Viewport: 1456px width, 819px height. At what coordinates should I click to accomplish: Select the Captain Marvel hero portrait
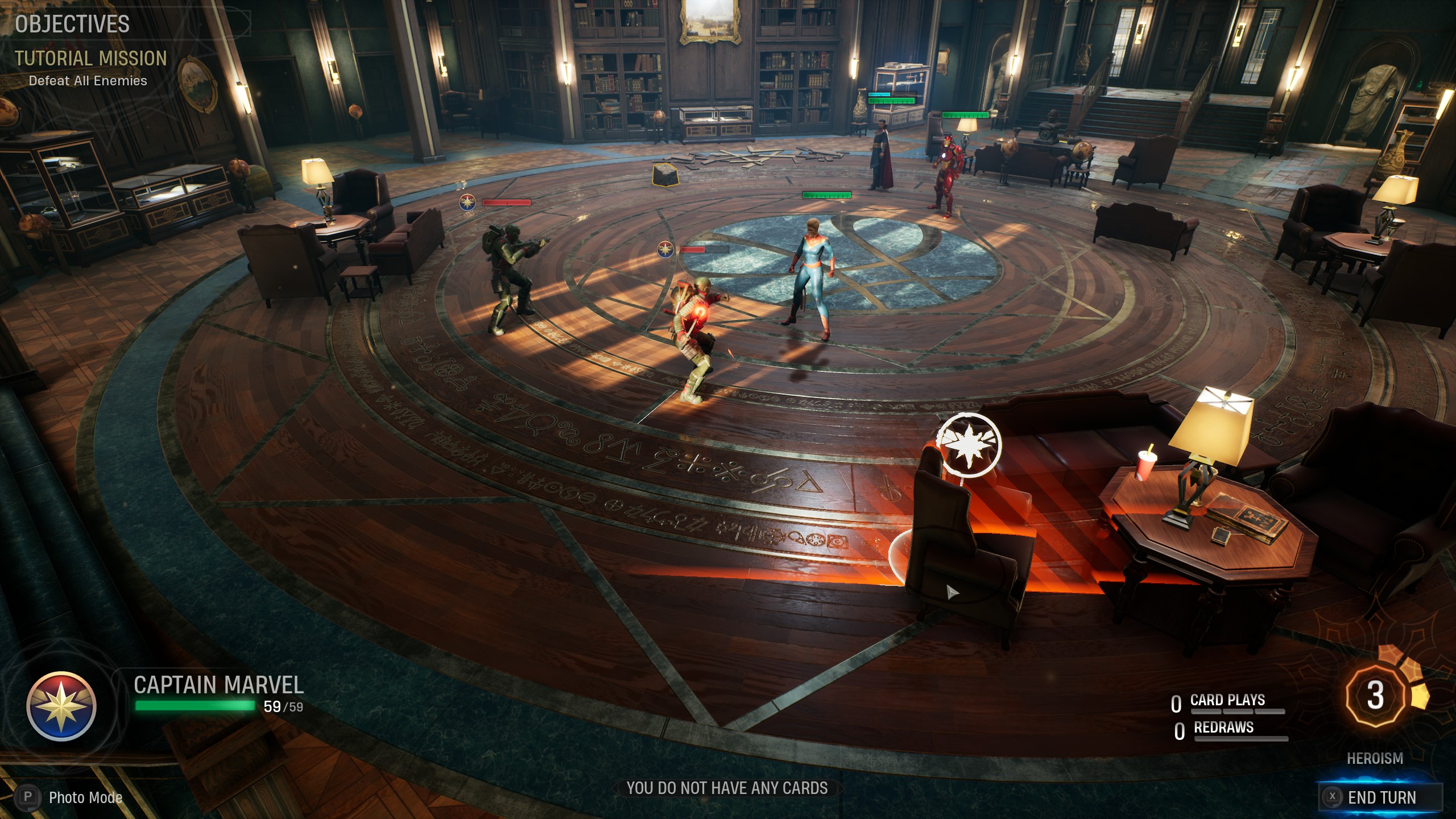(61, 706)
